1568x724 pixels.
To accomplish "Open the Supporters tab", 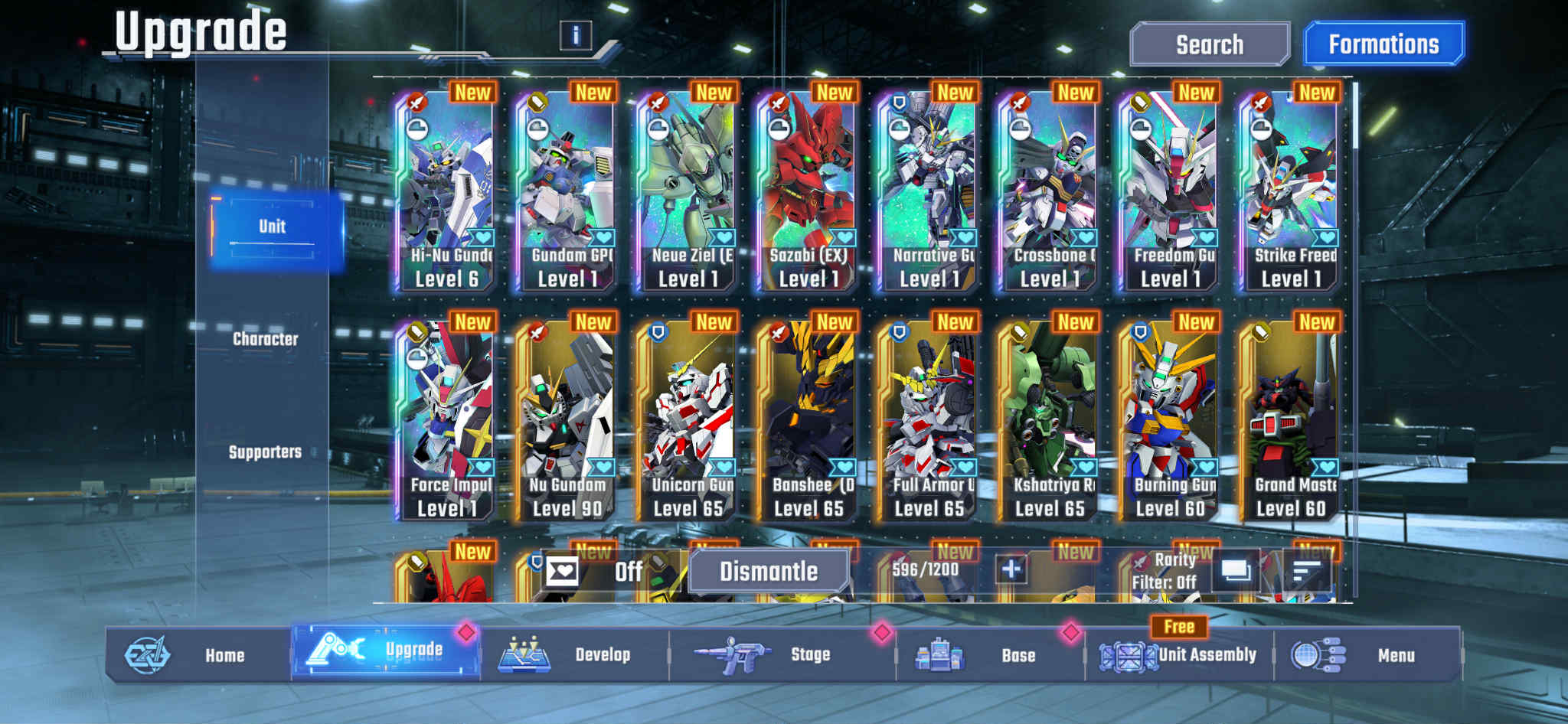I will click(268, 452).
